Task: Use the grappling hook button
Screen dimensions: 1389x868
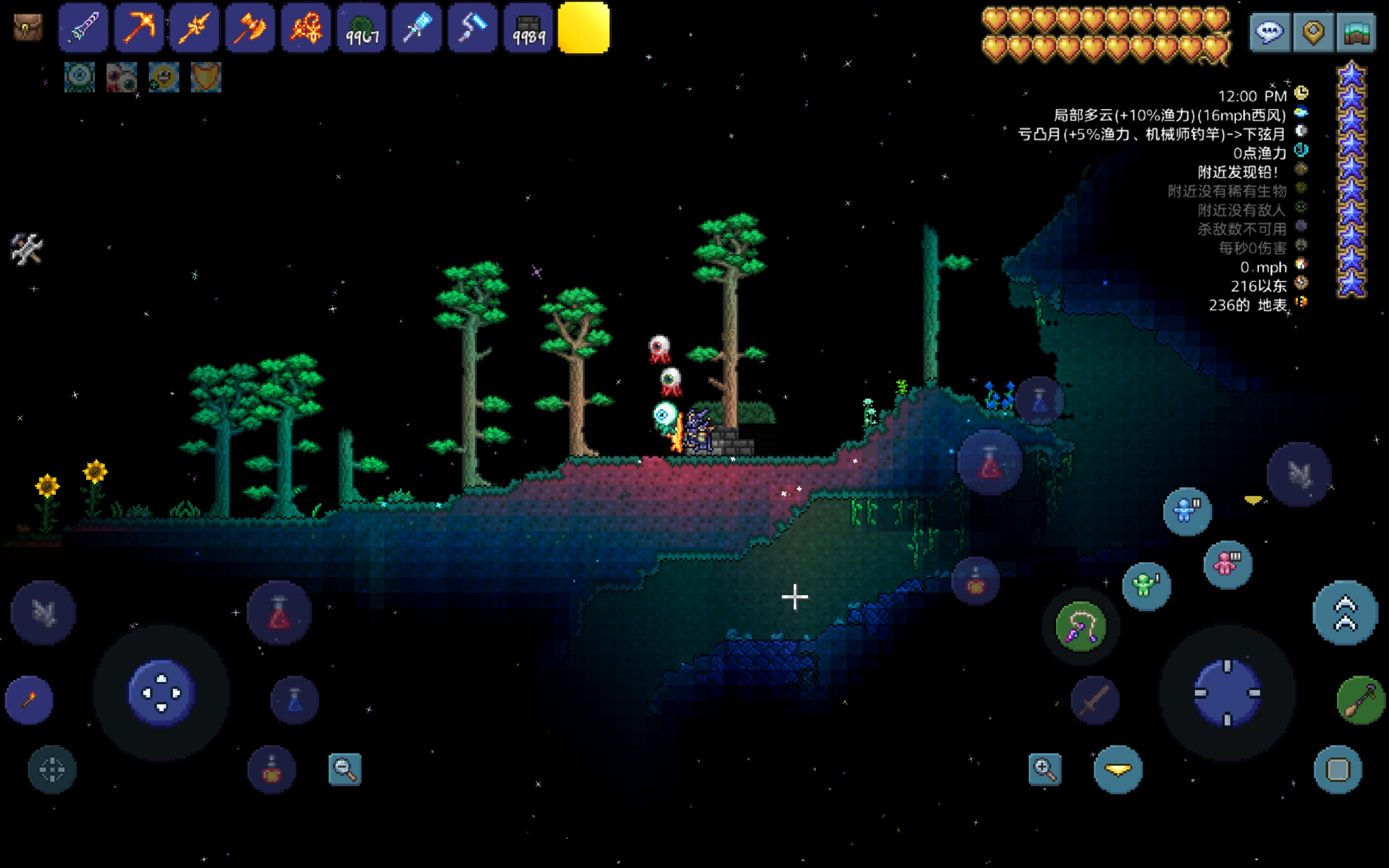Action: 1081,626
